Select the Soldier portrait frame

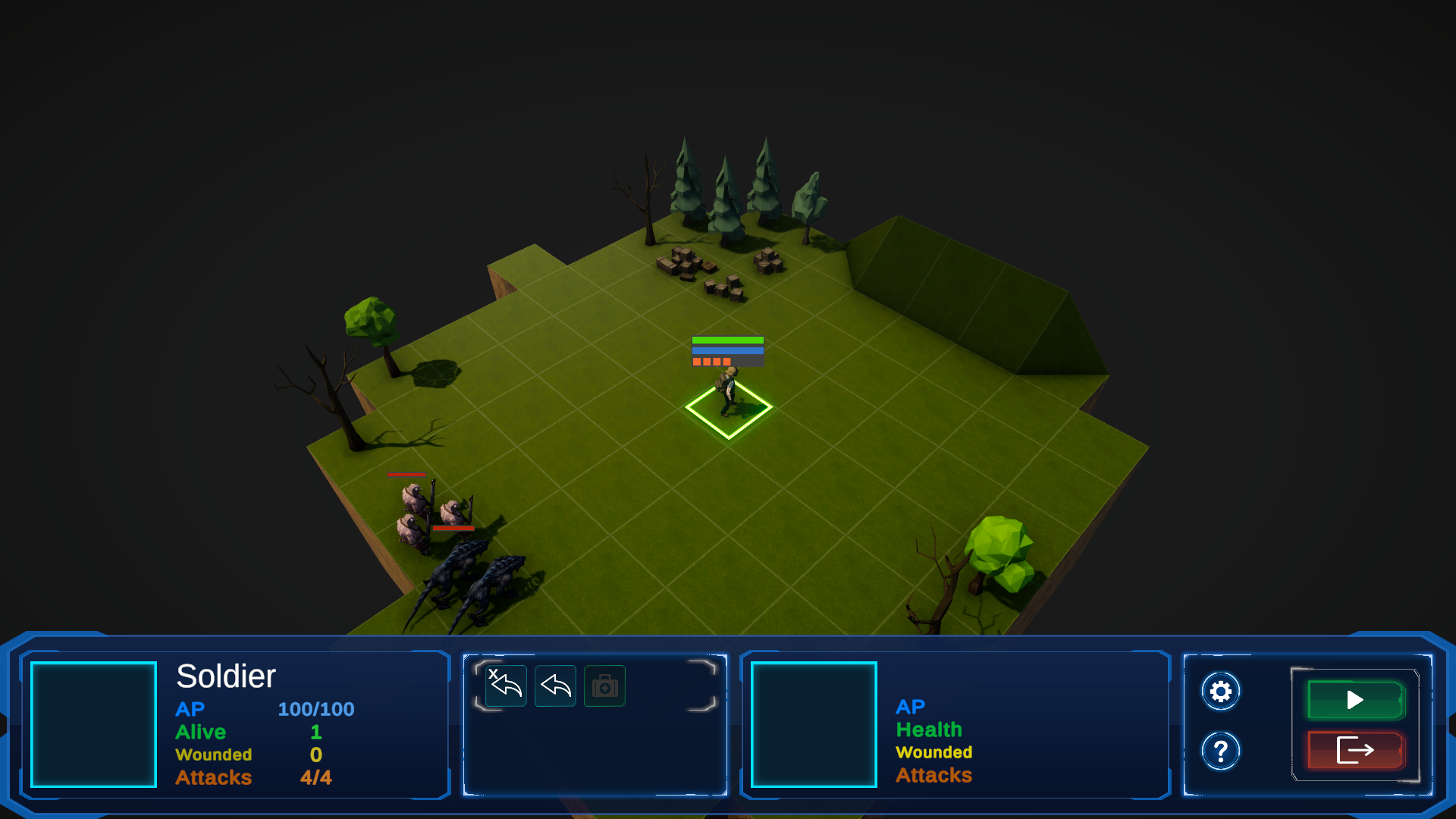click(x=94, y=724)
